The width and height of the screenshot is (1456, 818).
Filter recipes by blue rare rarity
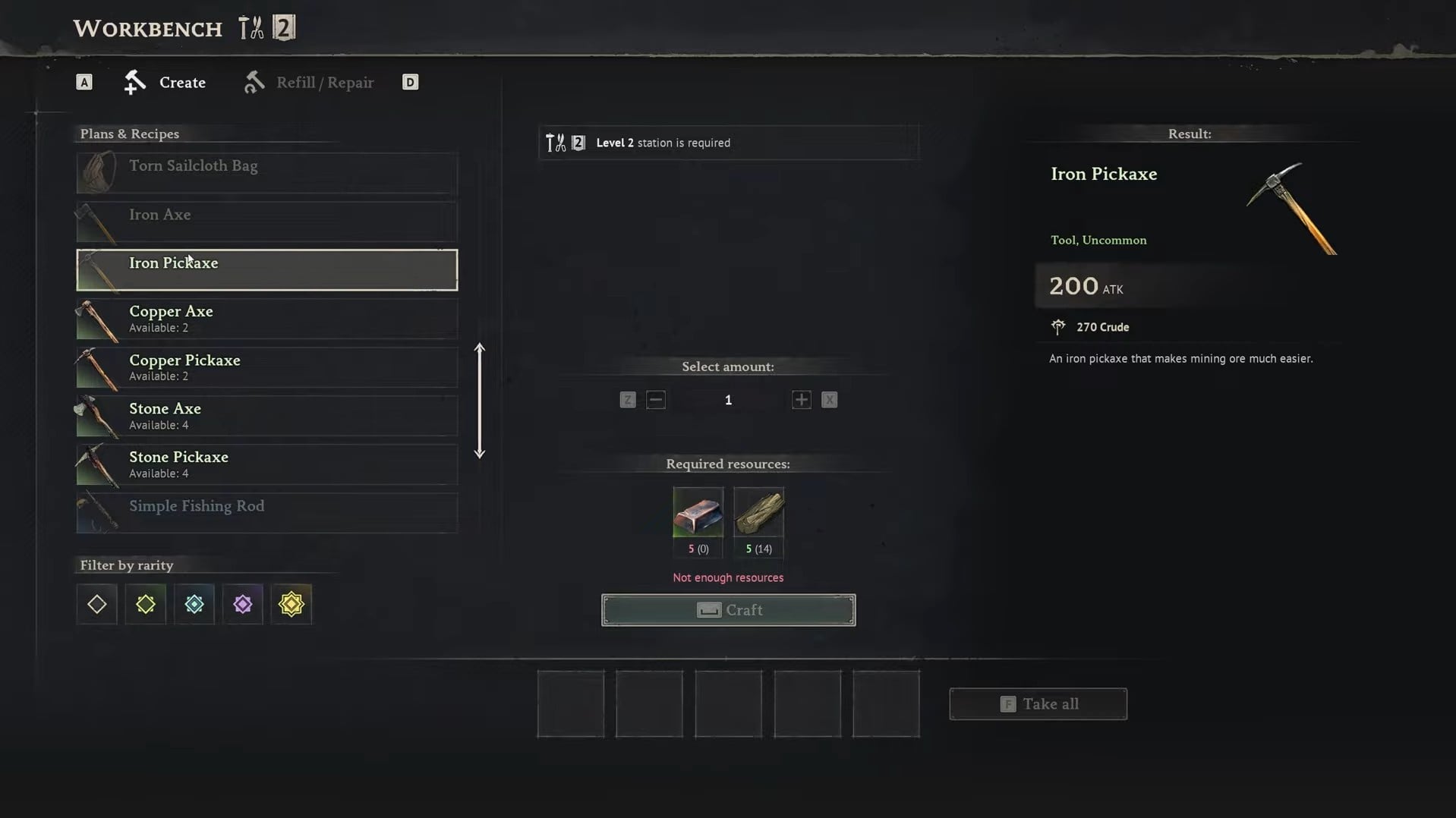tap(194, 604)
